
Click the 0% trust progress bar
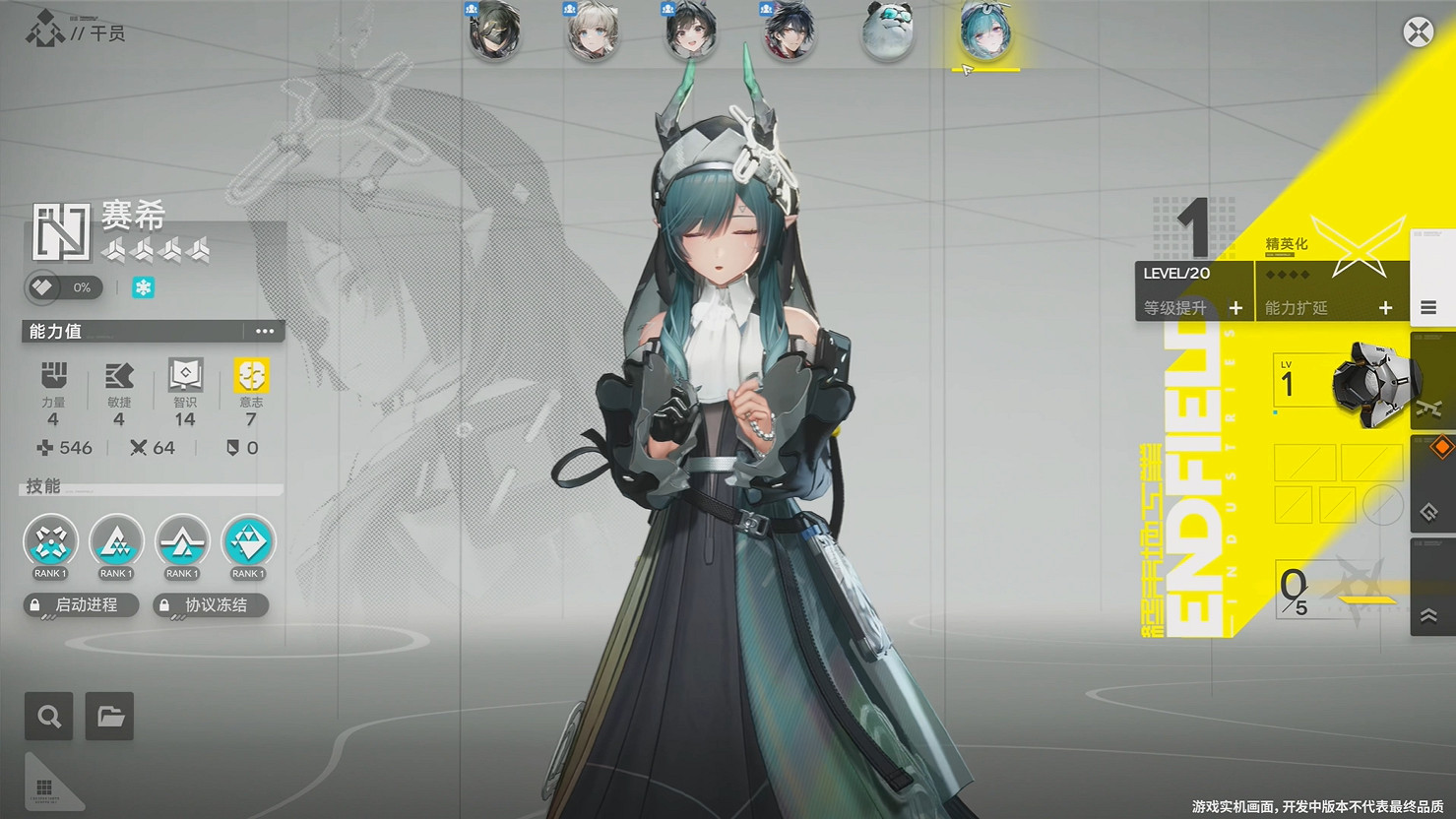coord(65,287)
